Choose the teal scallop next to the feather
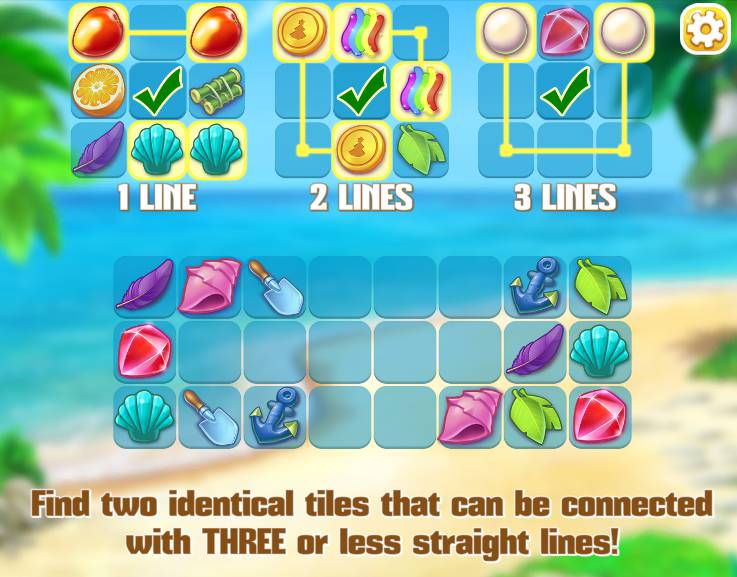The height and width of the screenshot is (577, 737). click(x=600, y=352)
